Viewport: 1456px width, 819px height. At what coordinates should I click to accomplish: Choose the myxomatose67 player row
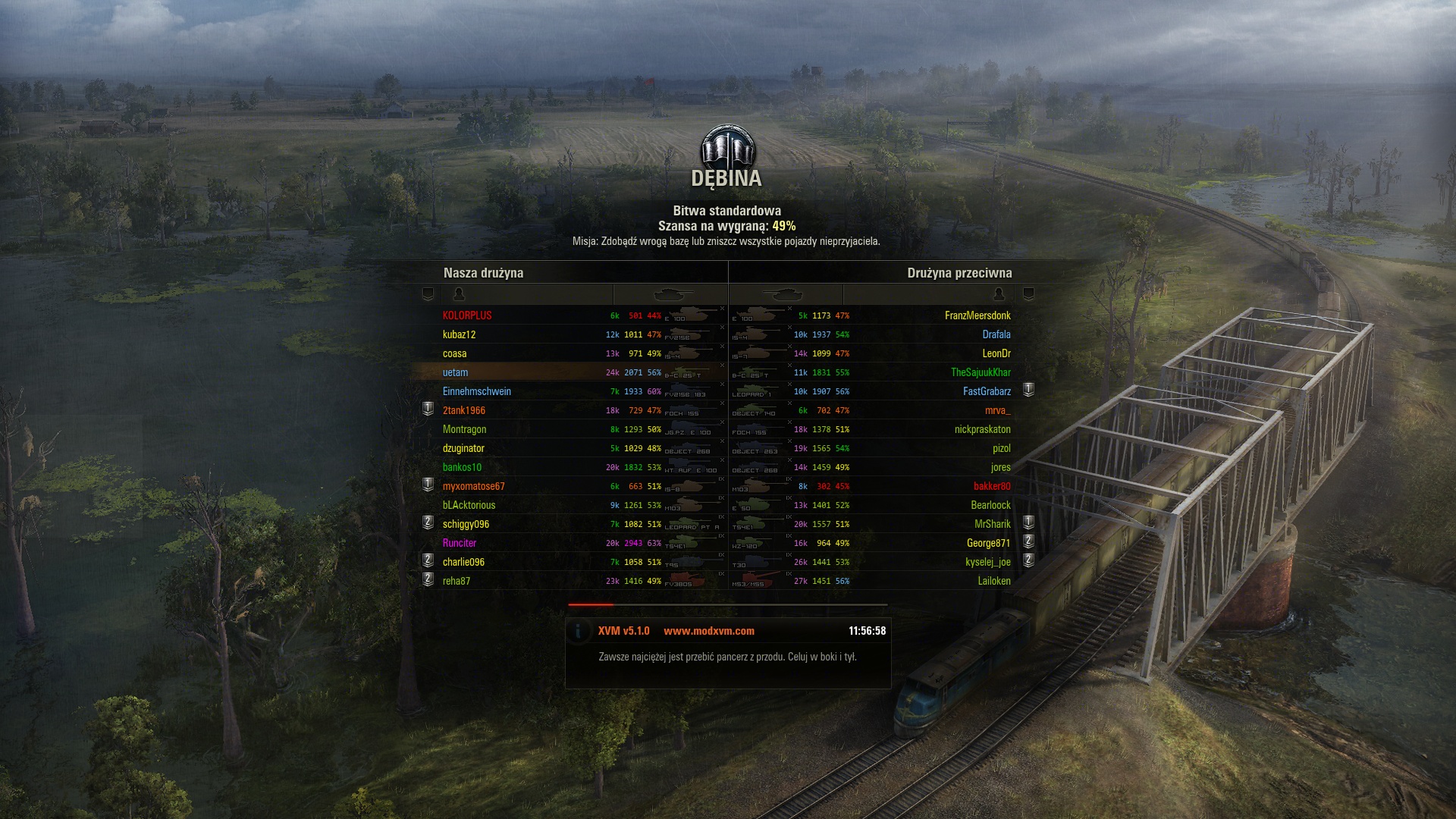[x=473, y=486]
